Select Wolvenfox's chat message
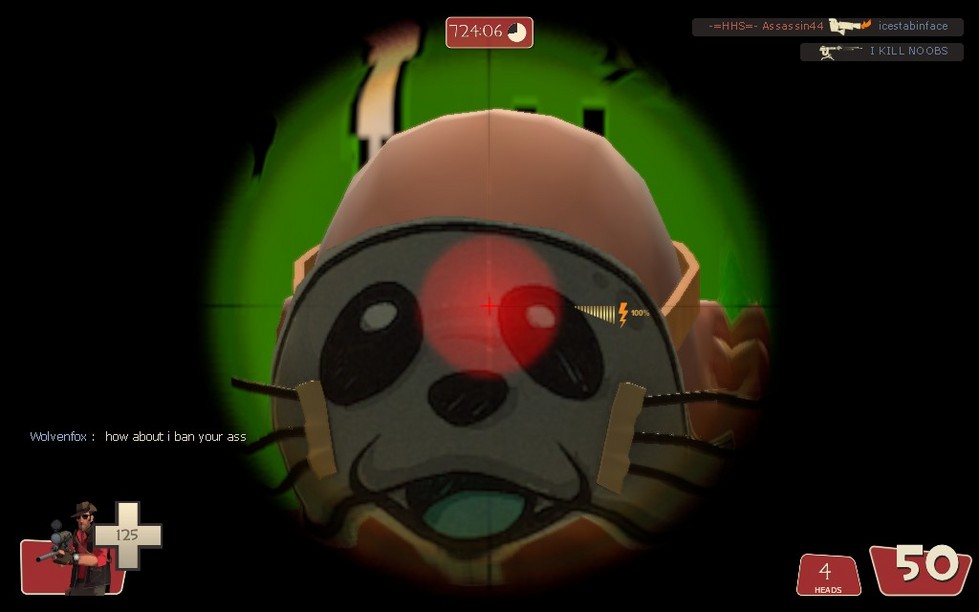 pos(138,437)
